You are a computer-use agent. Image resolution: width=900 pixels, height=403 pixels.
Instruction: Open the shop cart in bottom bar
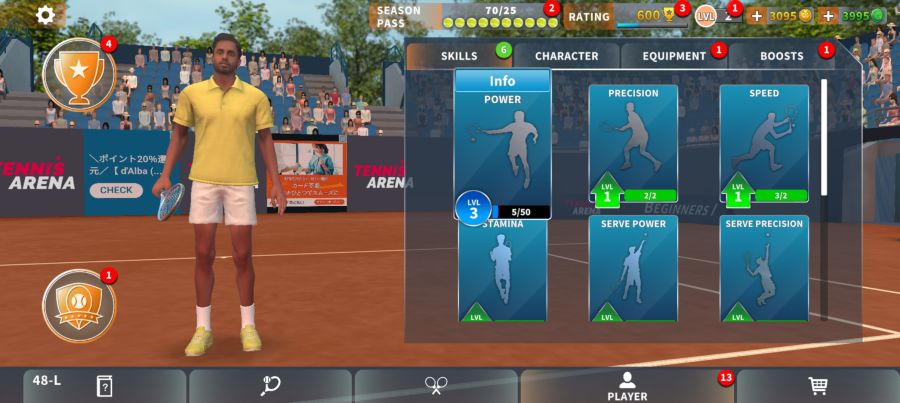click(x=817, y=386)
